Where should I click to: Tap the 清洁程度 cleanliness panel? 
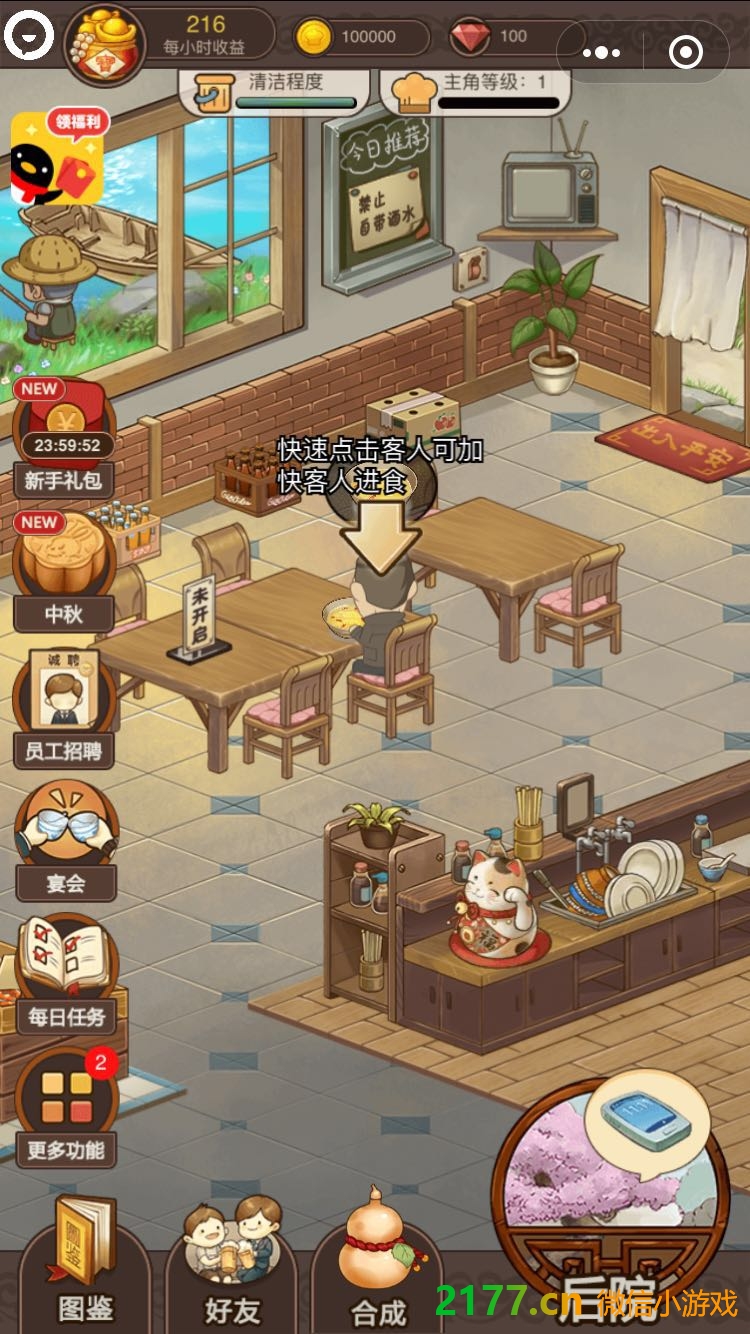(x=274, y=90)
